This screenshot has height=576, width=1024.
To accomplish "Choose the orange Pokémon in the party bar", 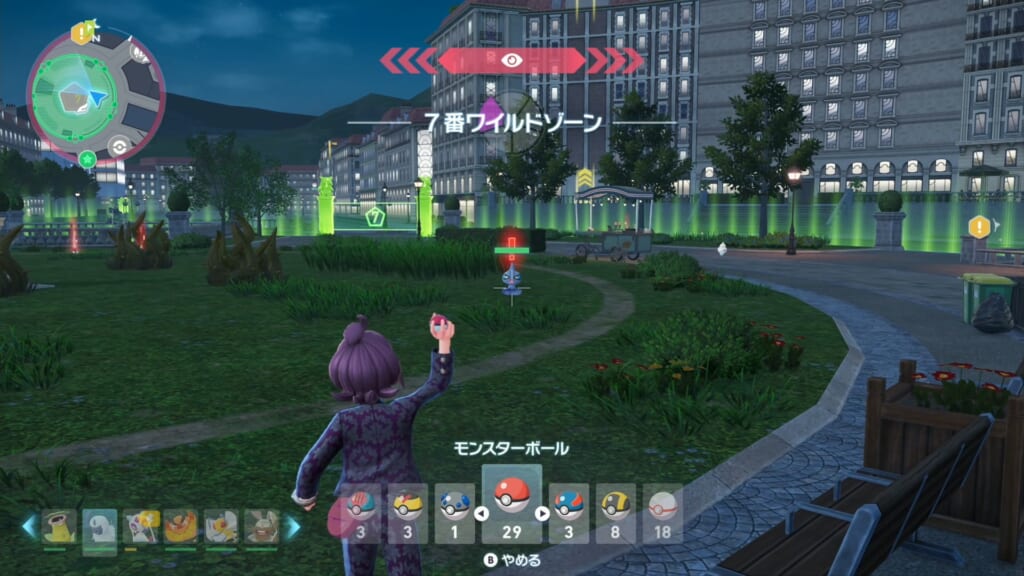I will pyautogui.click(x=180, y=526).
